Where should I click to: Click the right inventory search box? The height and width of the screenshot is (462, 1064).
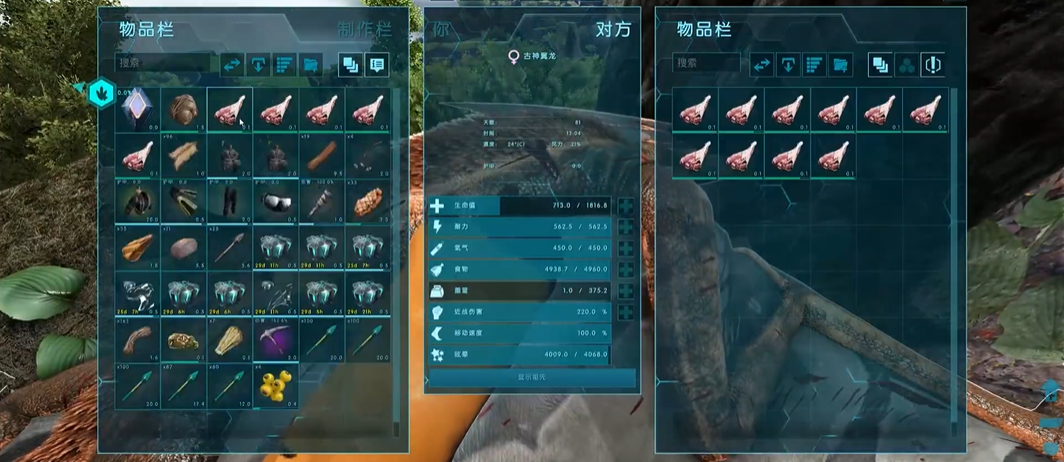click(706, 63)
